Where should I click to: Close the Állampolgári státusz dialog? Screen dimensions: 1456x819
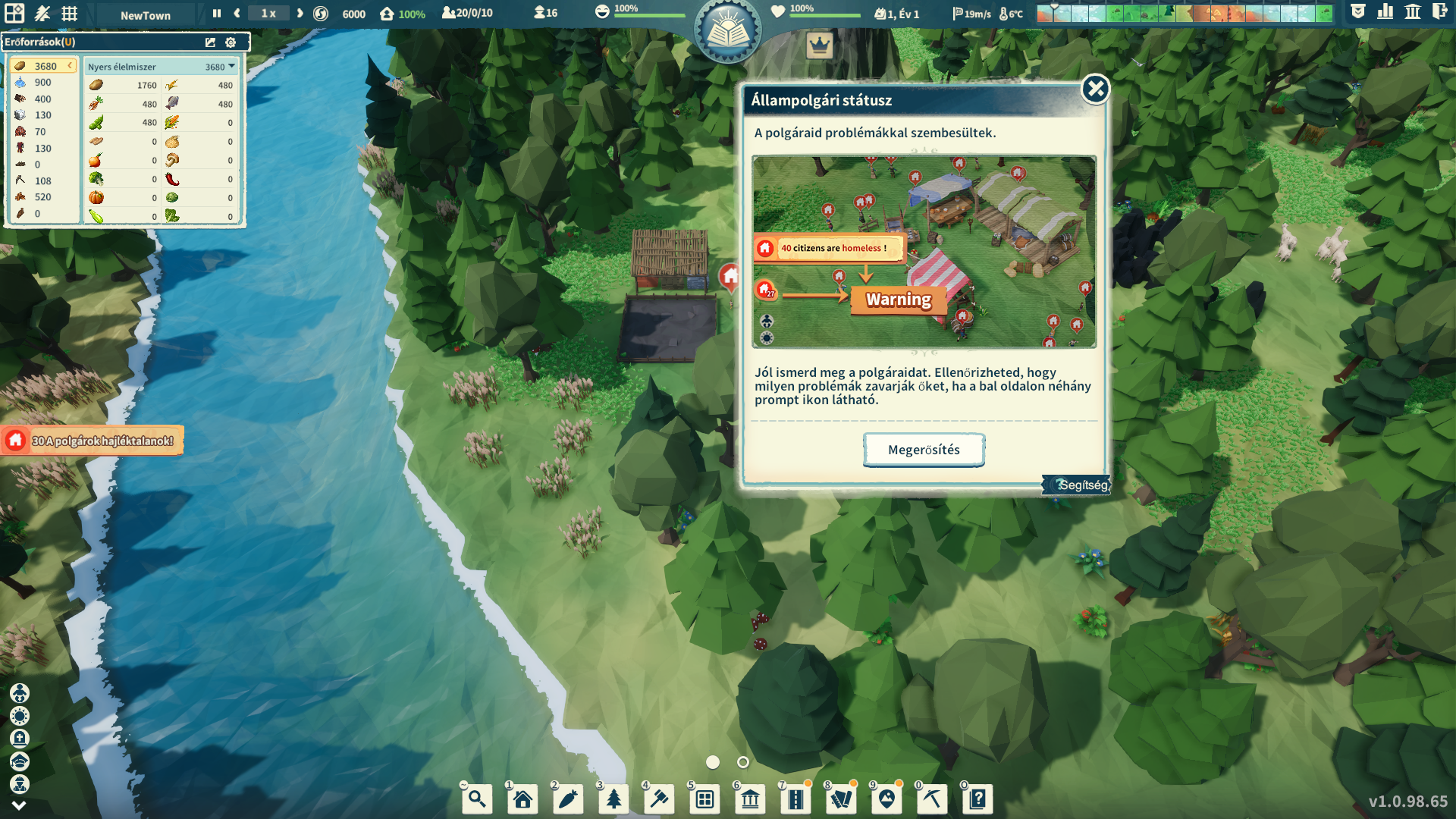pos(1095,89)
